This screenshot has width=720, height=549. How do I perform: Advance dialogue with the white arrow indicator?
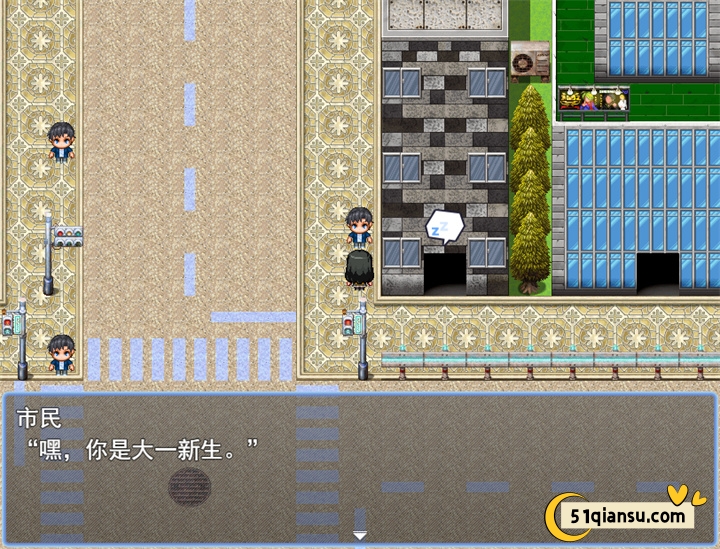[360, 536]
